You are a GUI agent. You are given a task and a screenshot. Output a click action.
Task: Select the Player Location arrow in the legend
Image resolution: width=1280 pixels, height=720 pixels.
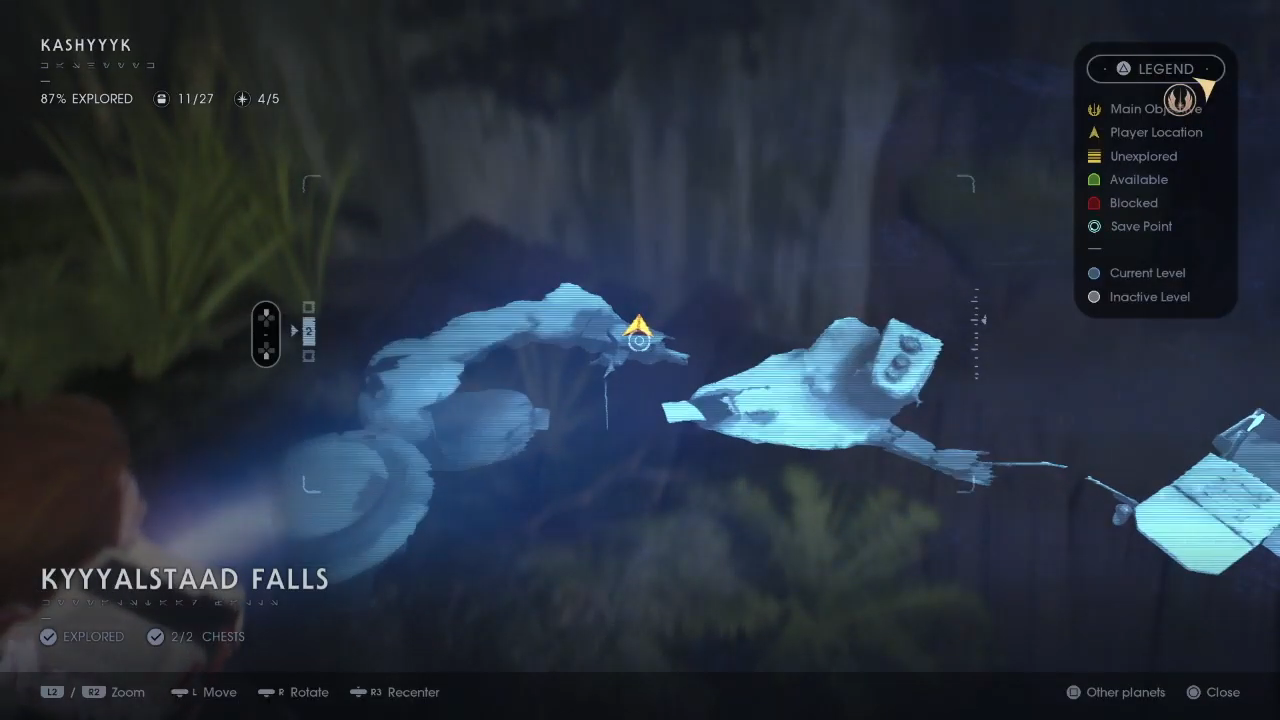(x=1094, y=132)
